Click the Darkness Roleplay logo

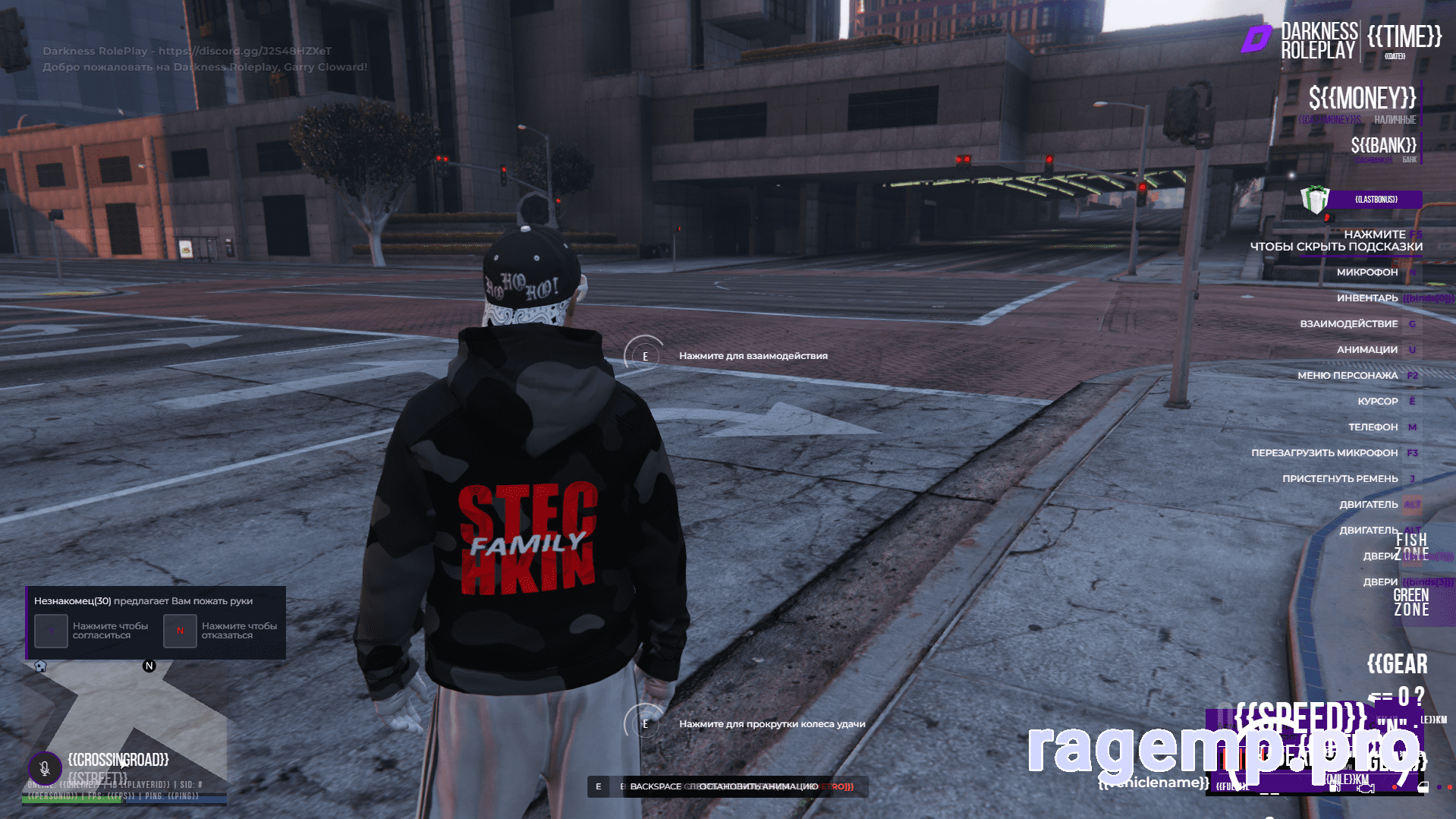pos(1256,39)
